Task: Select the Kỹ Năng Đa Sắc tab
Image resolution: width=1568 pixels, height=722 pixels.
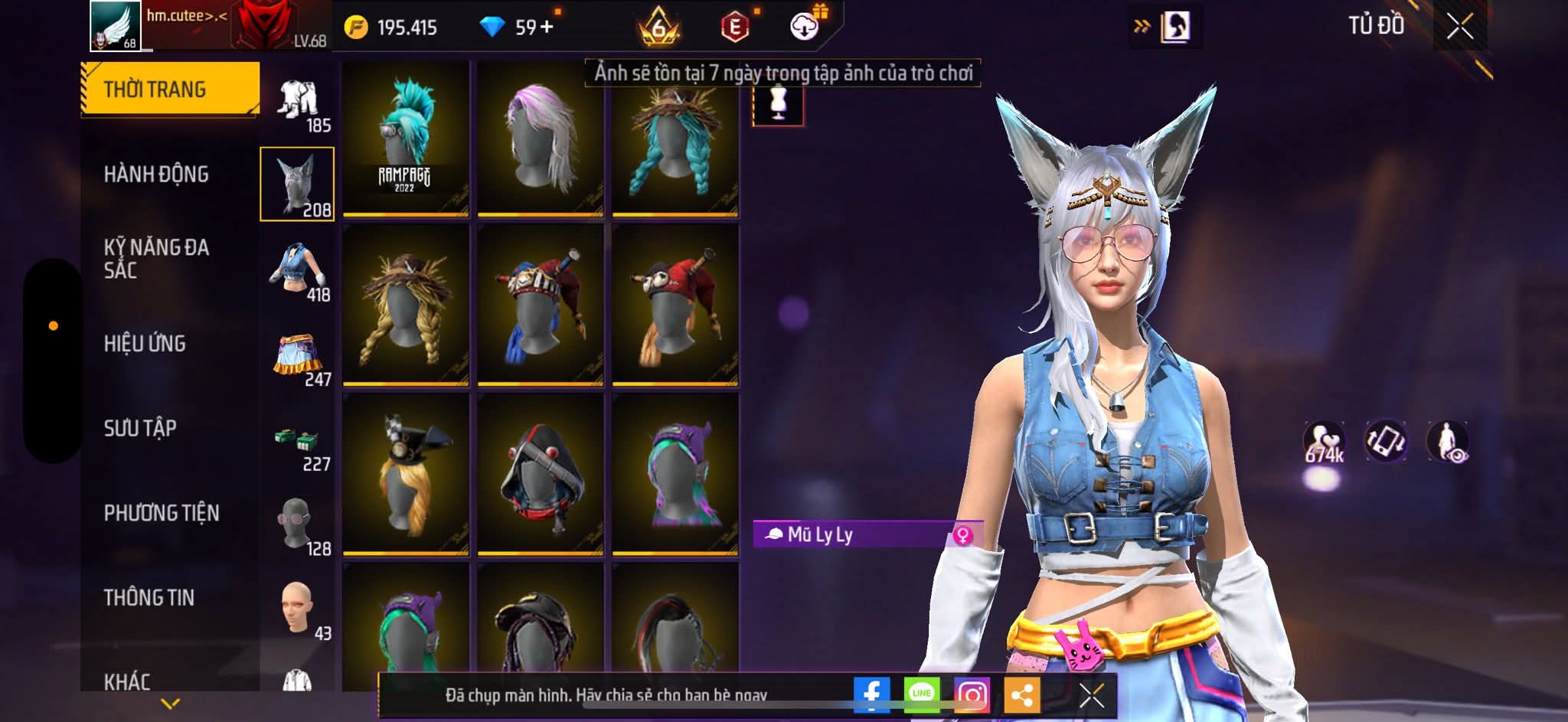Action: tap(156, 258)
